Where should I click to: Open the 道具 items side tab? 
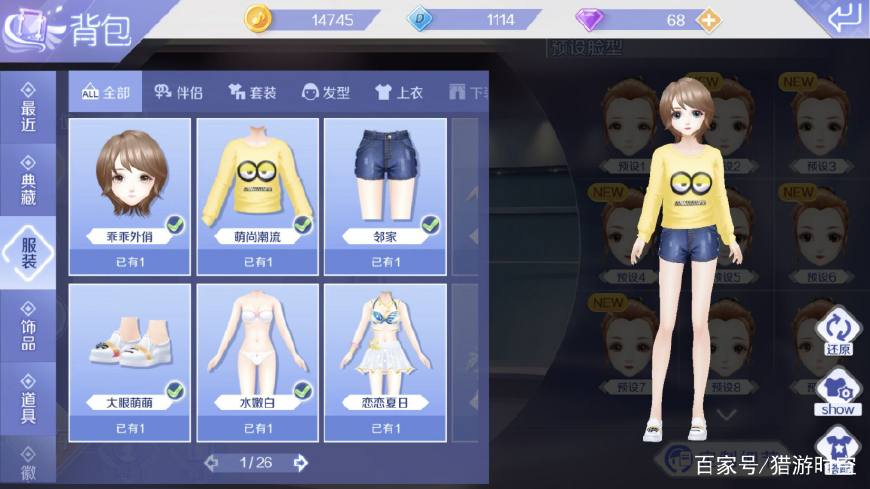(28, 398)
